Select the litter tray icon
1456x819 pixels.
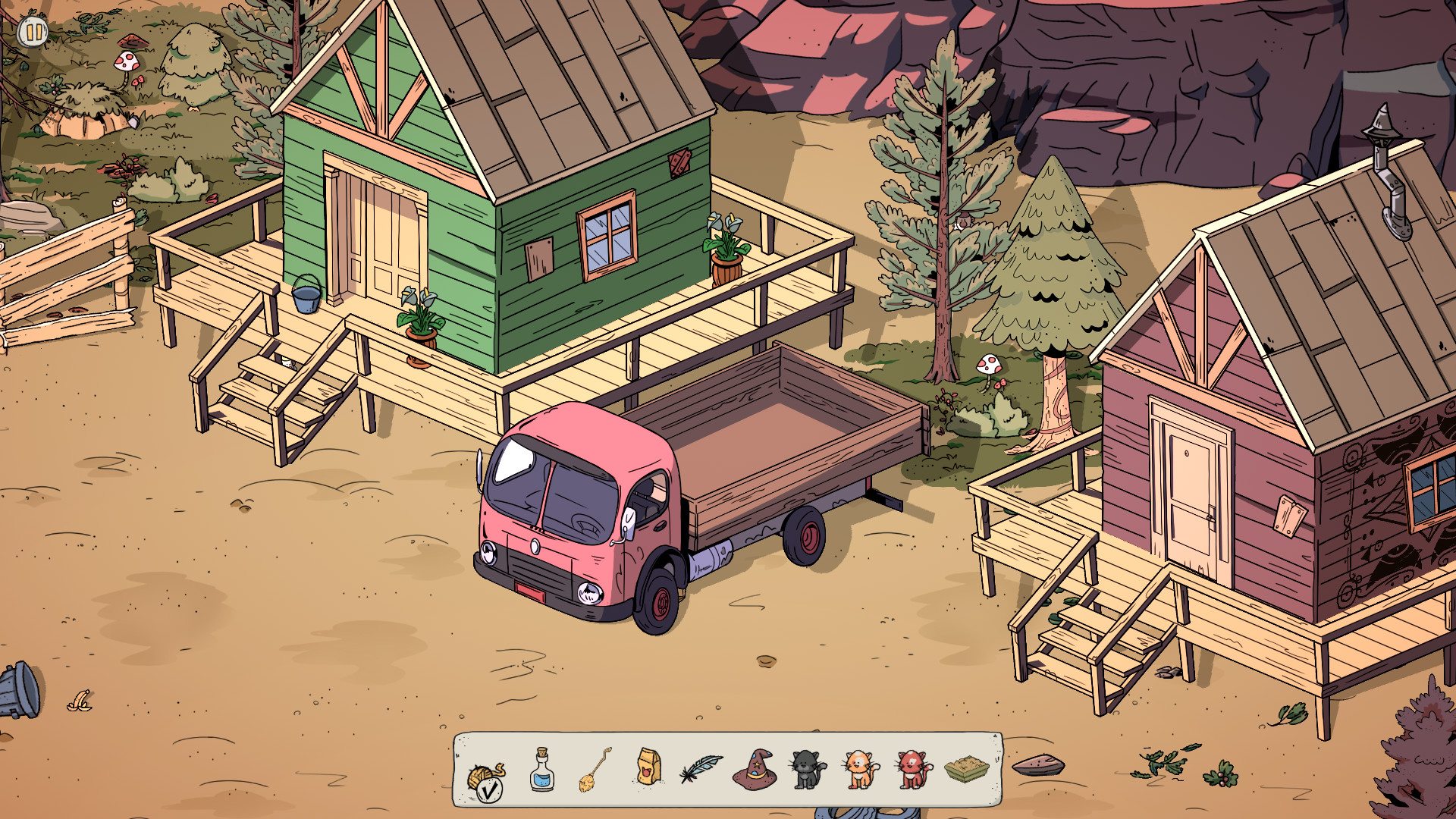(x=967, y=770)
